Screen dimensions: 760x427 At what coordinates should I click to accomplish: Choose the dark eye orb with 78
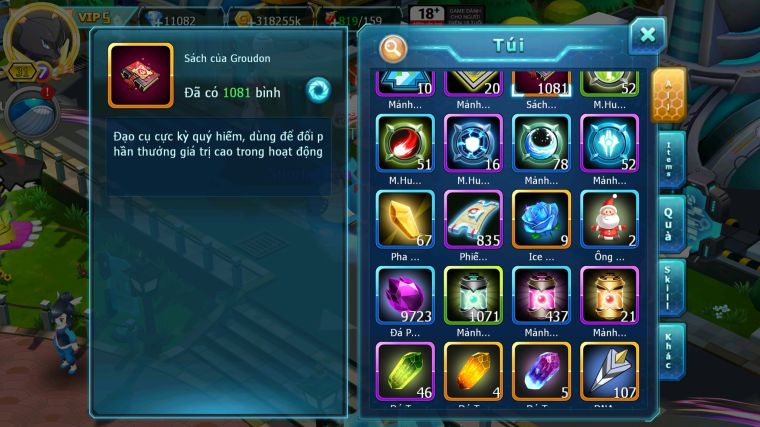pos(541,143)
